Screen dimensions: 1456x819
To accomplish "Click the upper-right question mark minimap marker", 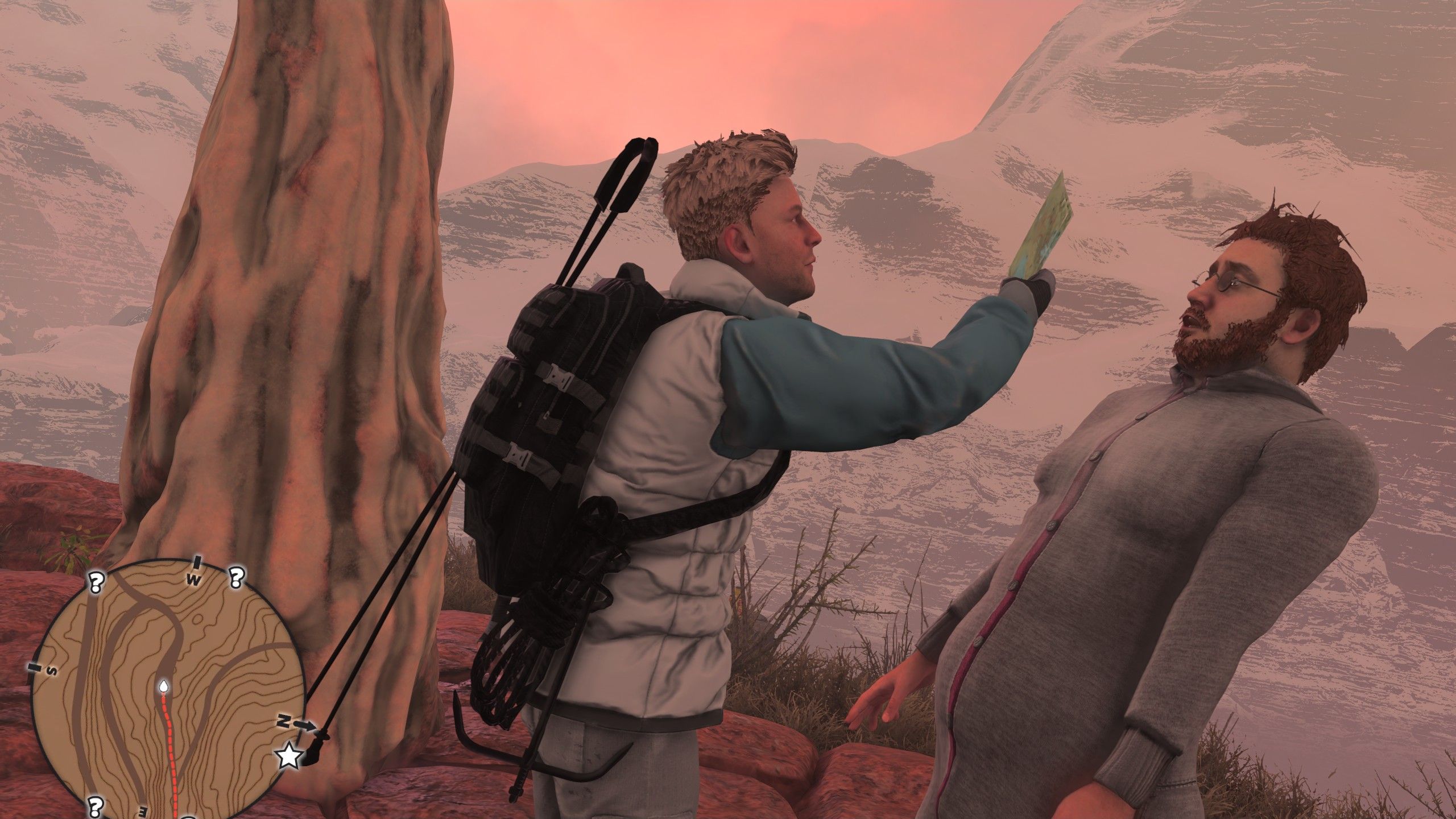I will [x=236, y=579].
